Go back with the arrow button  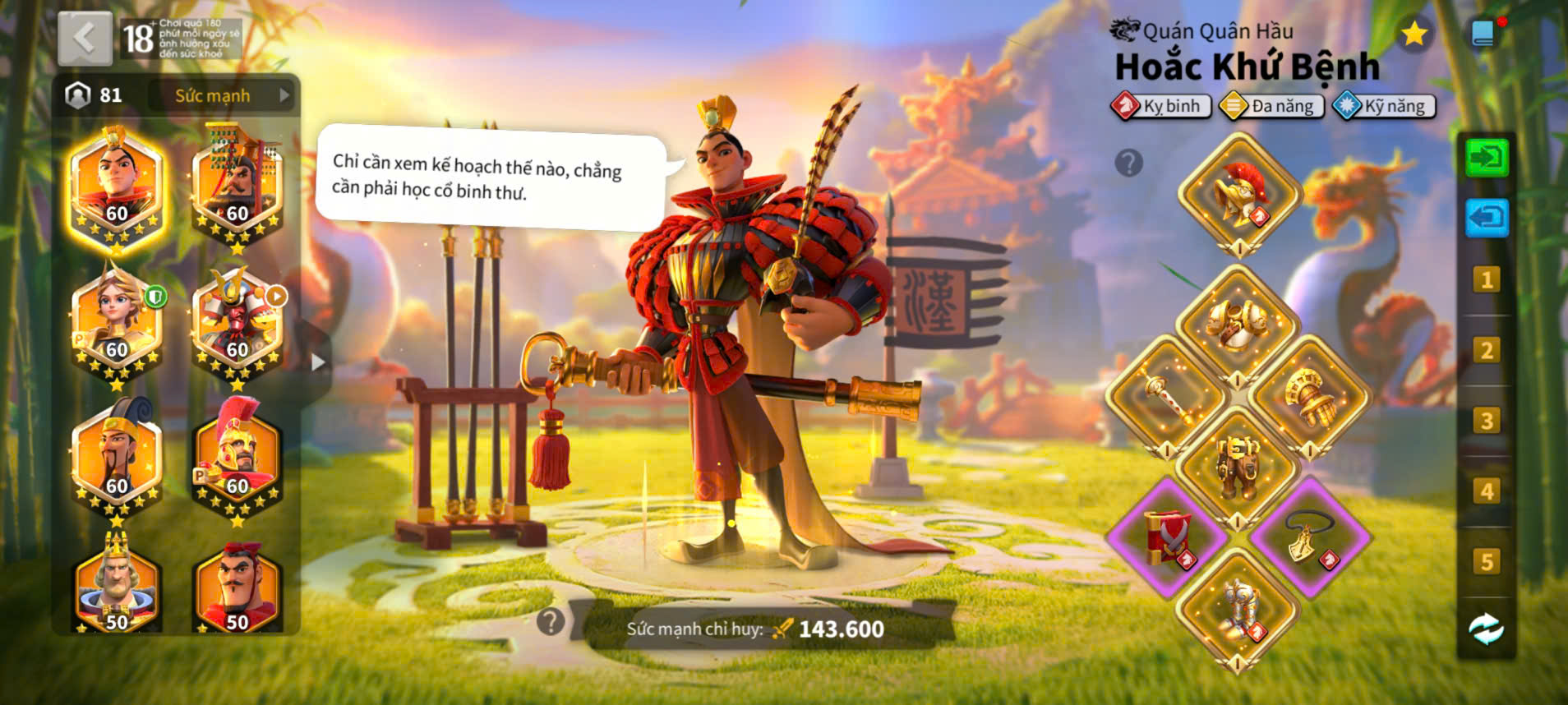(85, 38)
